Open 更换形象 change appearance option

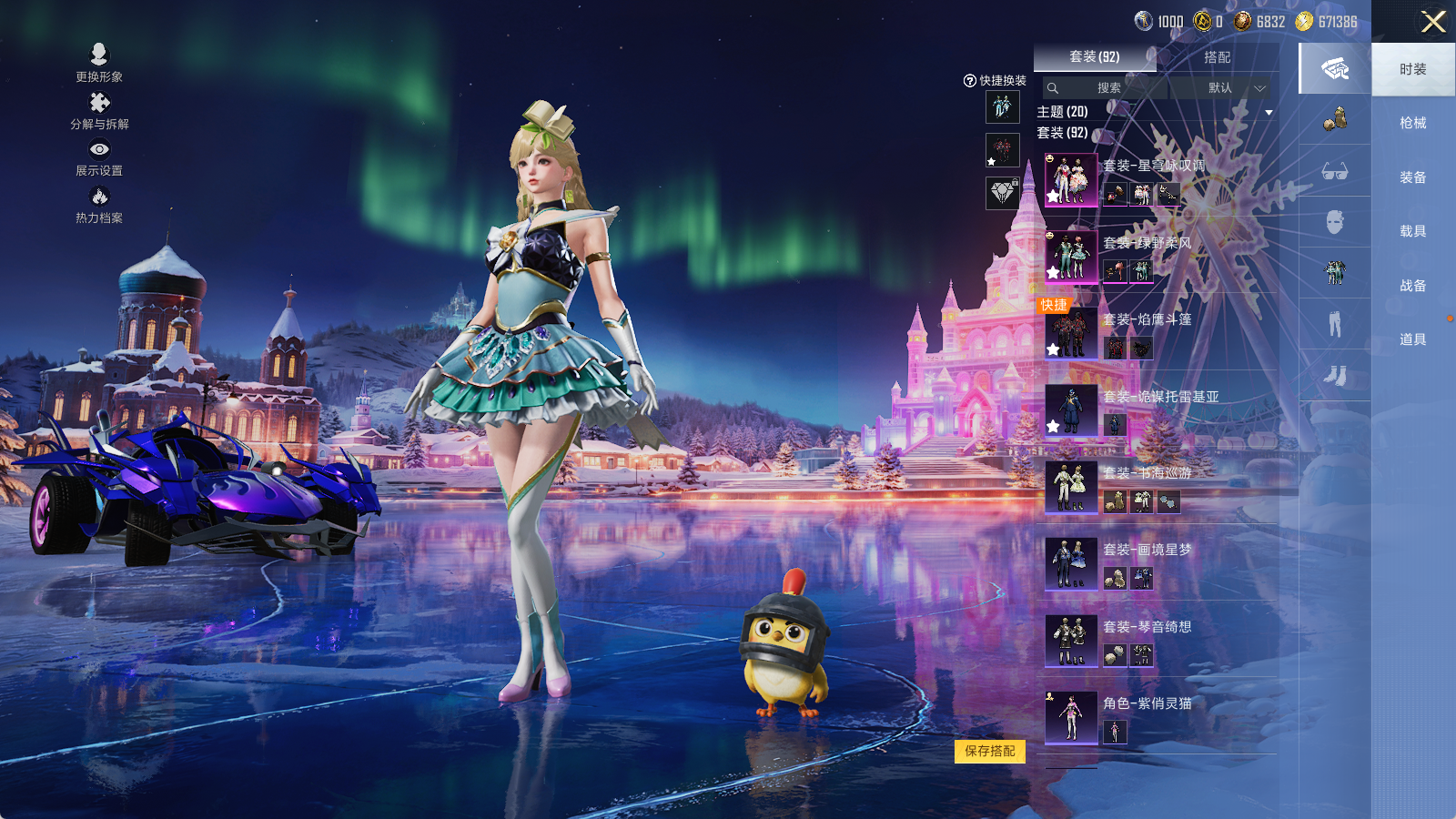pos(99,62)
